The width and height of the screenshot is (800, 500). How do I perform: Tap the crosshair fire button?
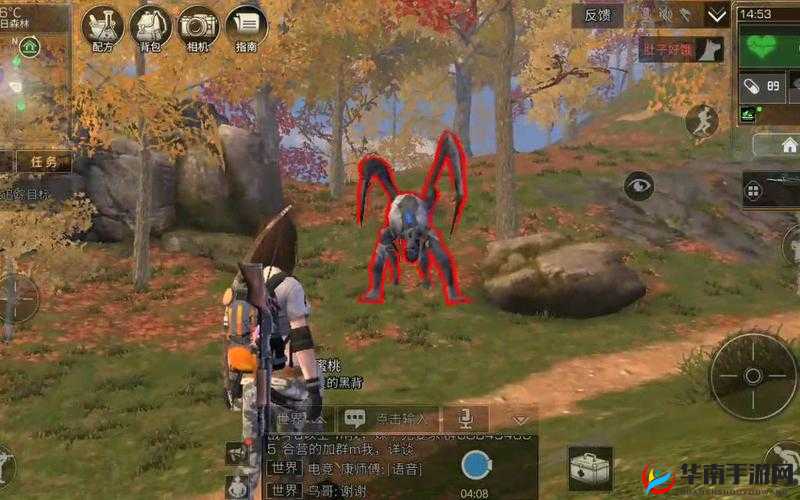coord(753,375)
